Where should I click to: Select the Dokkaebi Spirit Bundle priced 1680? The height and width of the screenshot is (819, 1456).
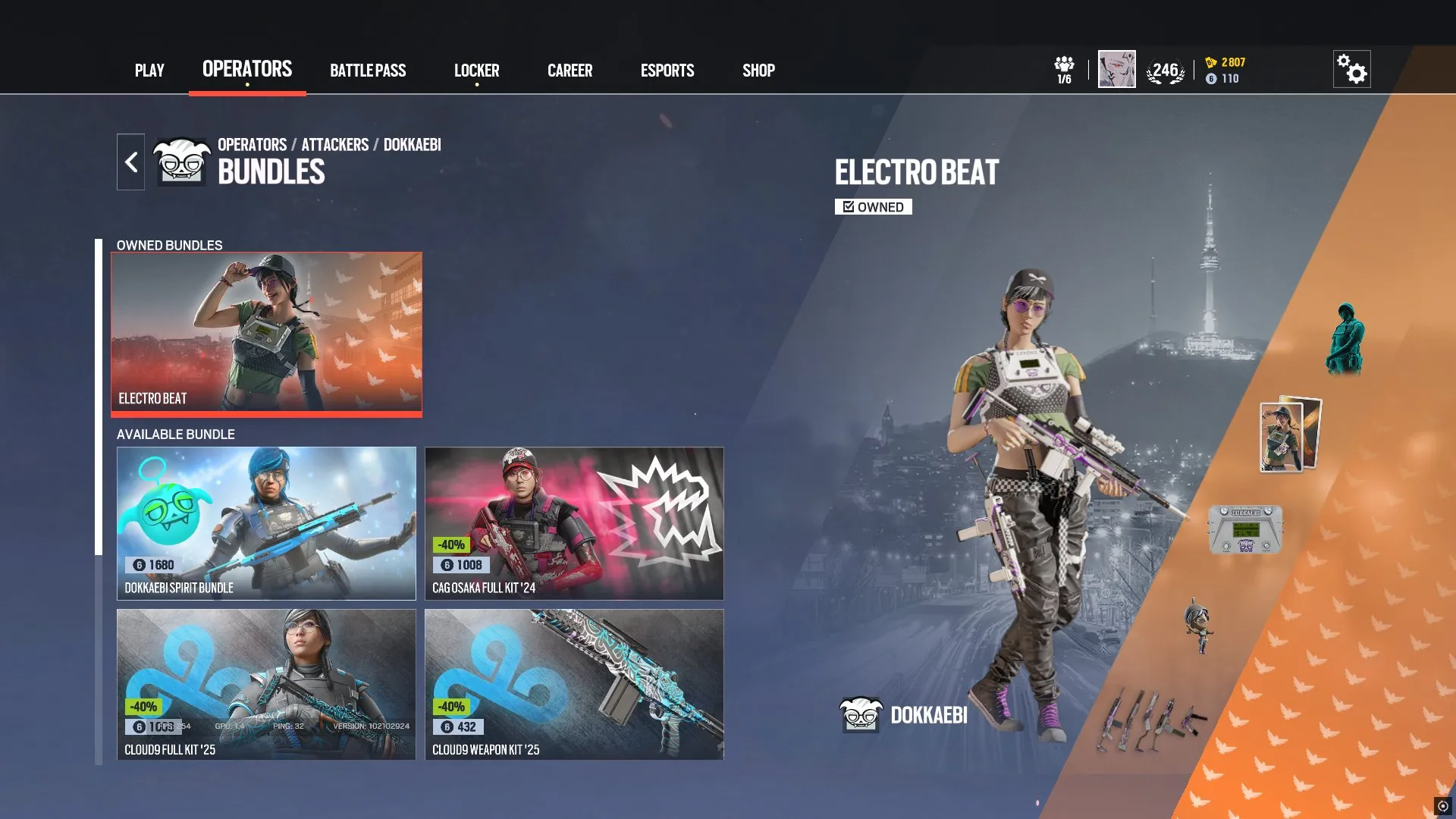point(266,523)
